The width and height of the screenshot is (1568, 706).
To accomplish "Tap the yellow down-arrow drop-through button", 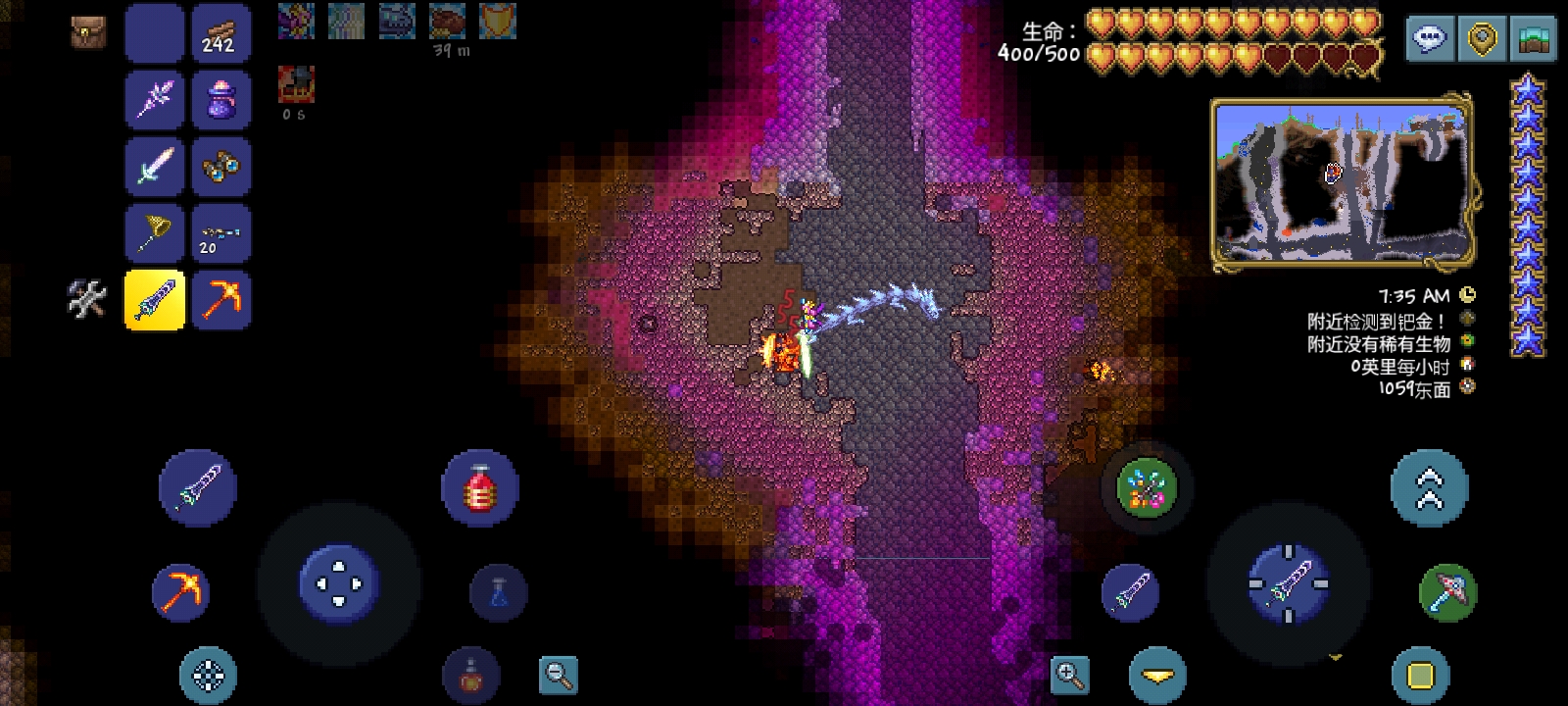I will coord(1157,675).
